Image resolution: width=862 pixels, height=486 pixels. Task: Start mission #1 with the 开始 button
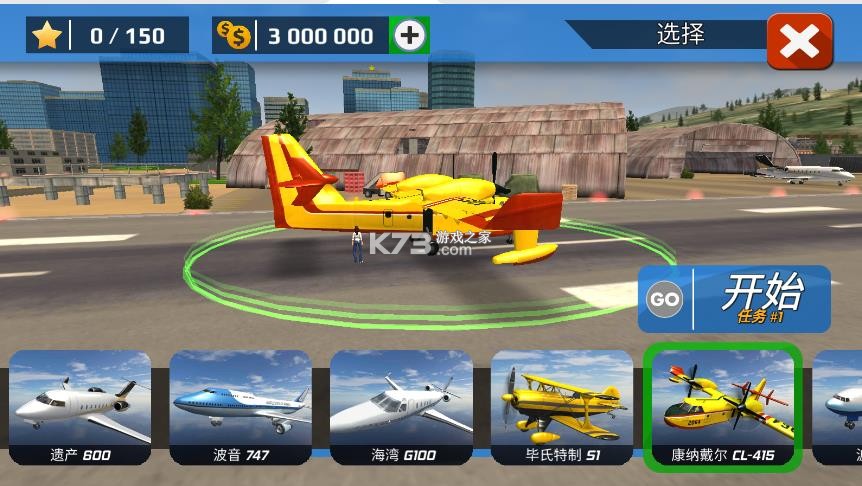(x=734, y=298)
